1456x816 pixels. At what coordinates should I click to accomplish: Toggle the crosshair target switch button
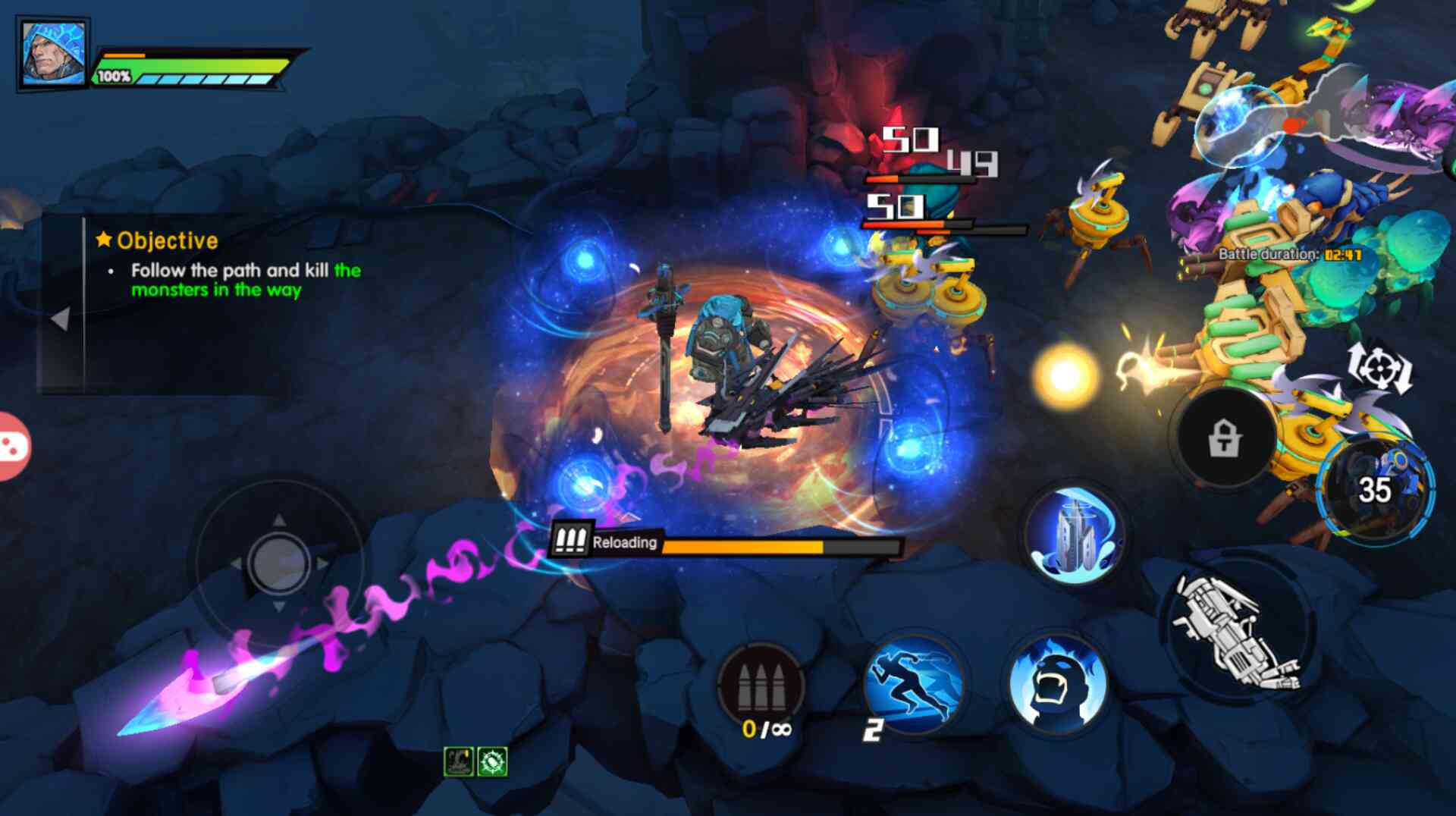tap(1379, 369)
